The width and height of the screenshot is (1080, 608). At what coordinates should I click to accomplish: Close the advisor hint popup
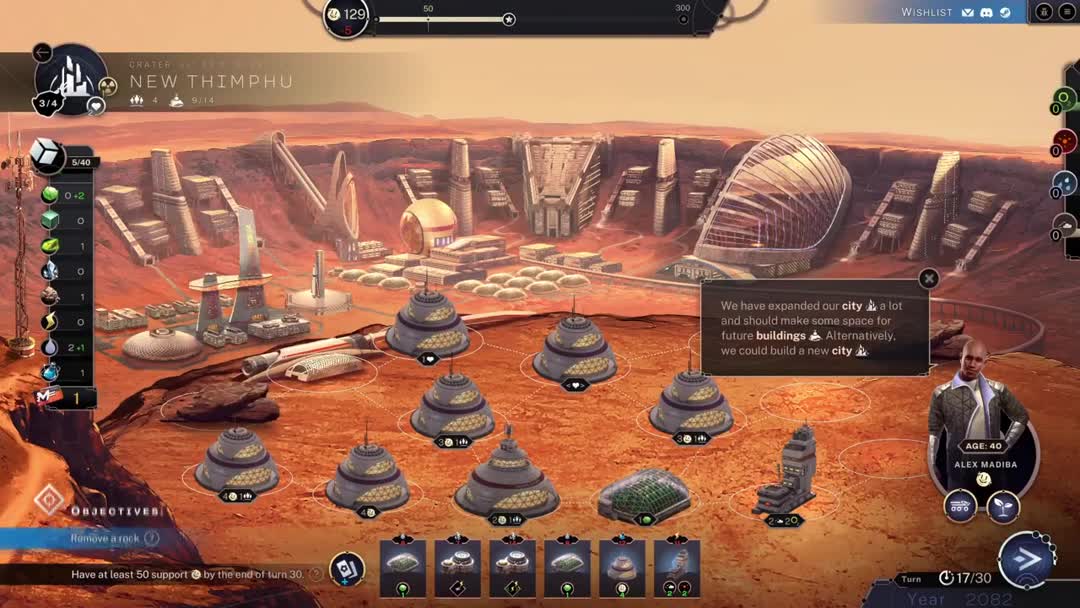pyautogui.click(x=929, y=279)
